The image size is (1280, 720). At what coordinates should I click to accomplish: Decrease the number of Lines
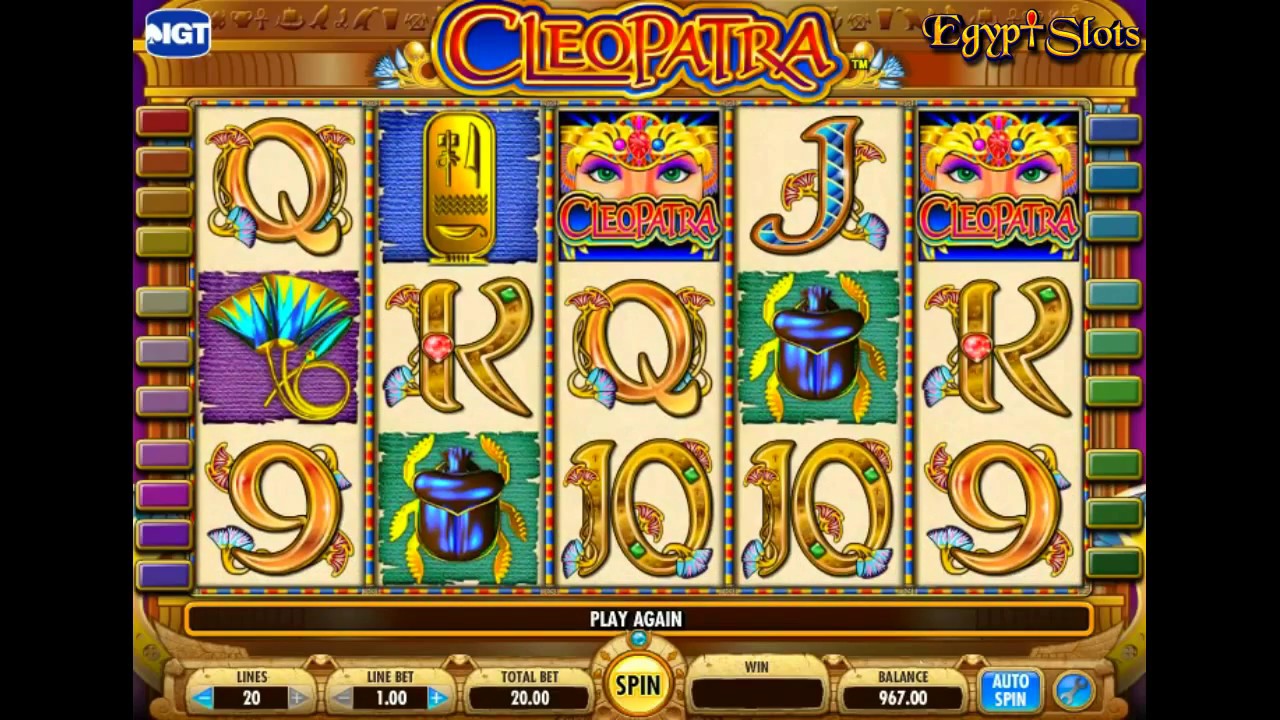coord(203,697)
